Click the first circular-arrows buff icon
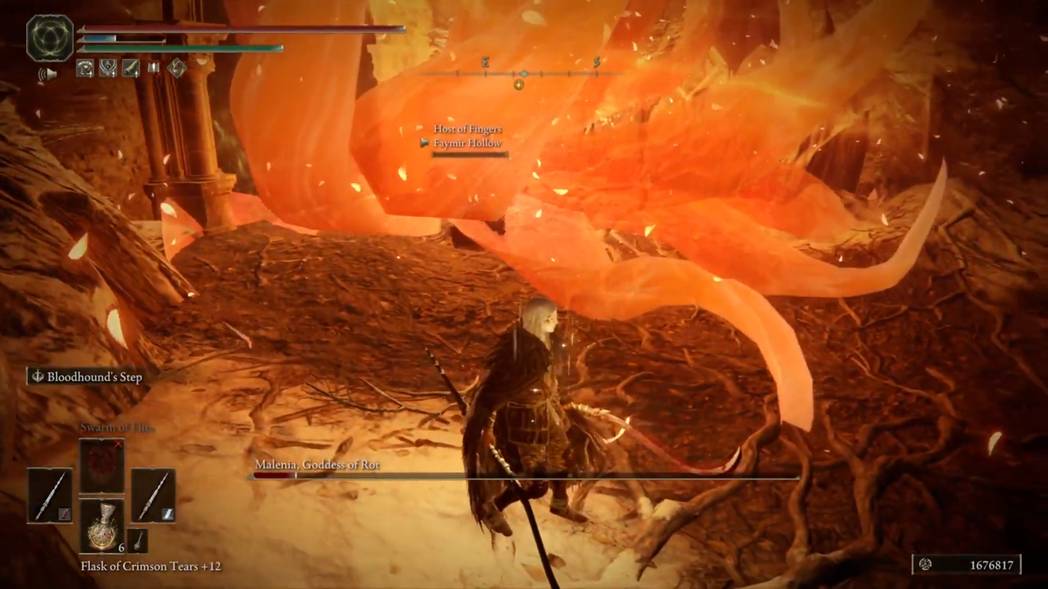 click(x=86, y=68)
